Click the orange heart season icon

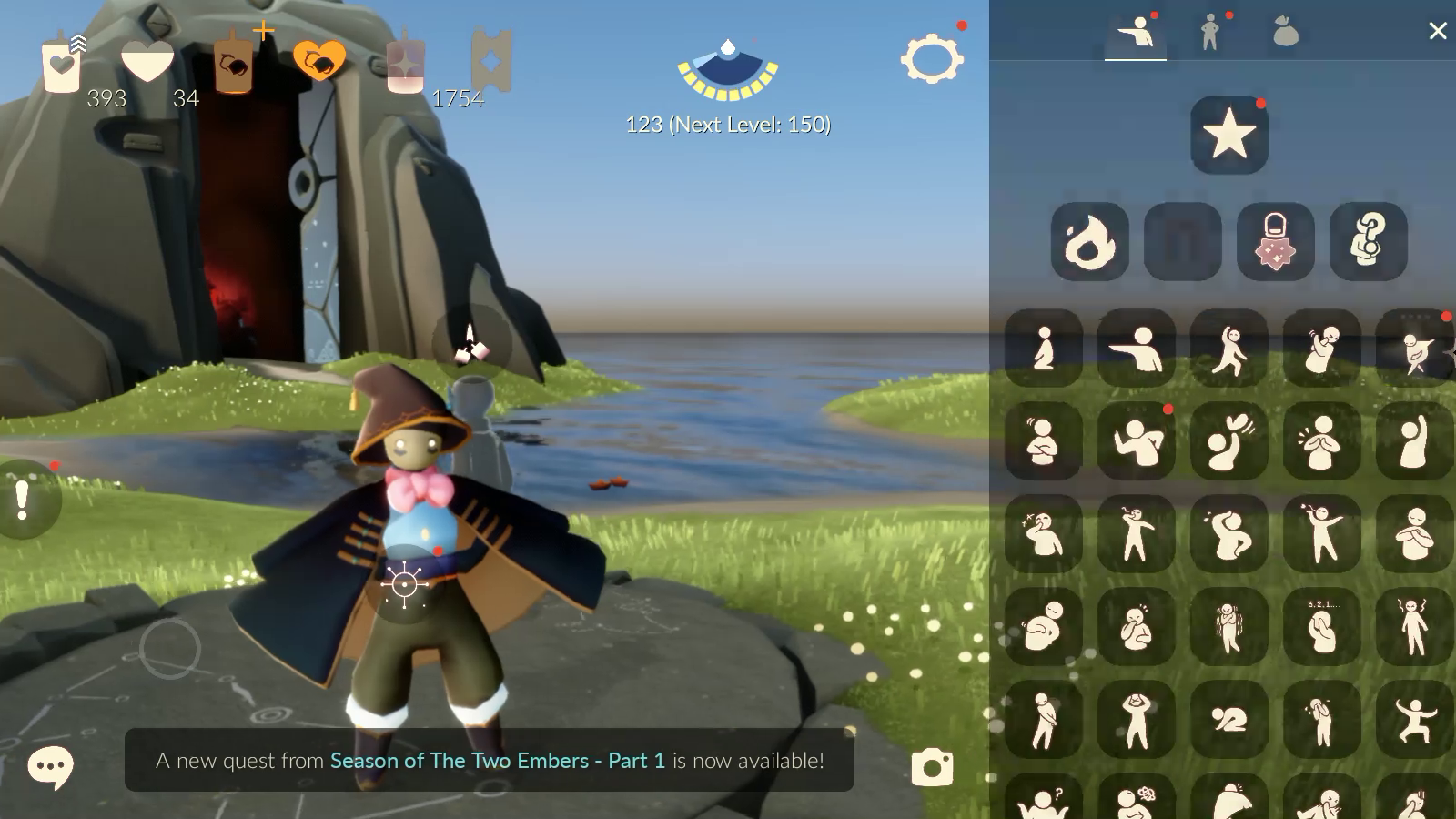coord(319,62)
